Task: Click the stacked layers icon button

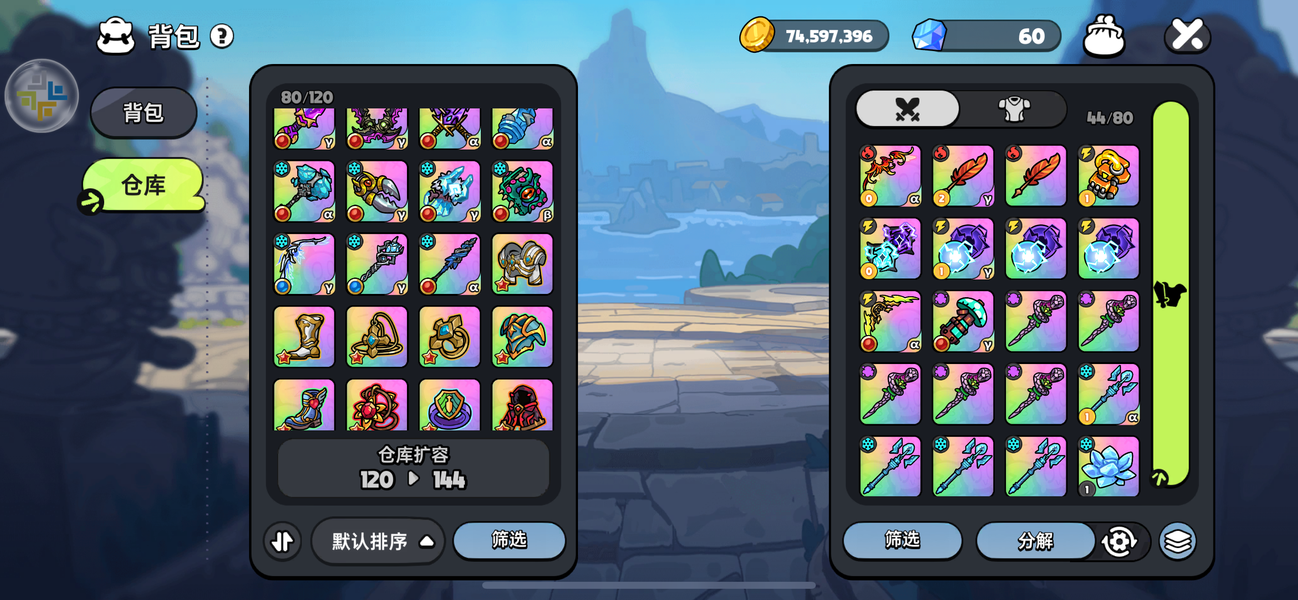Action: [1178, 541]
